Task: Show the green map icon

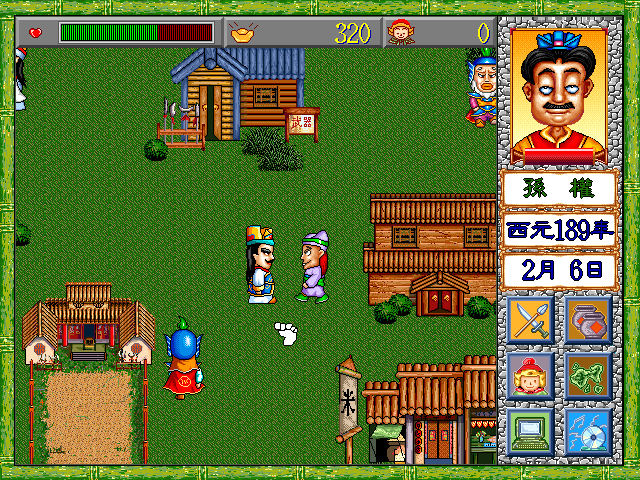Action: point(588,375)
